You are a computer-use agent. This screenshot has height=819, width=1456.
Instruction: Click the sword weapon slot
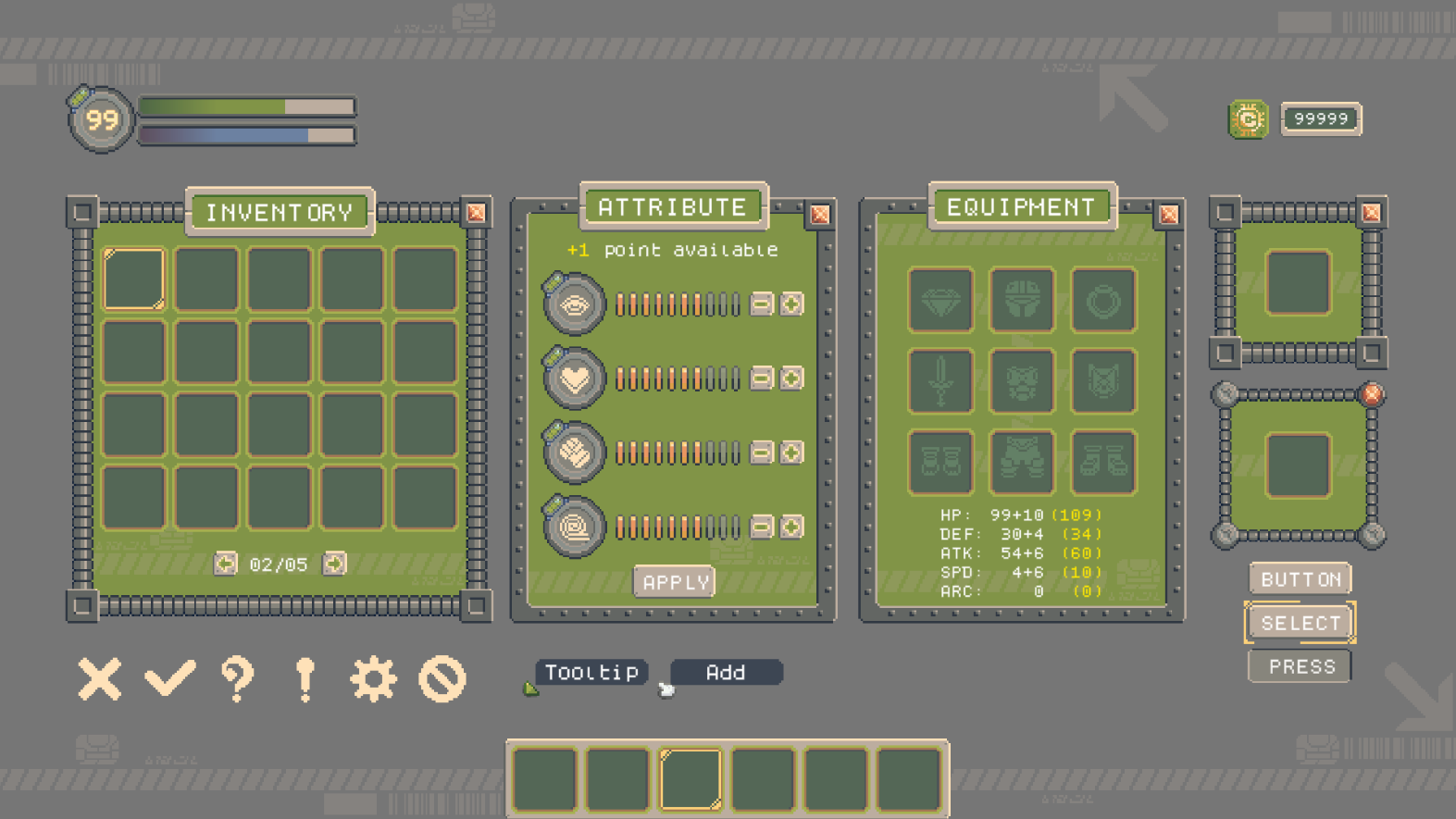point(941,381)
